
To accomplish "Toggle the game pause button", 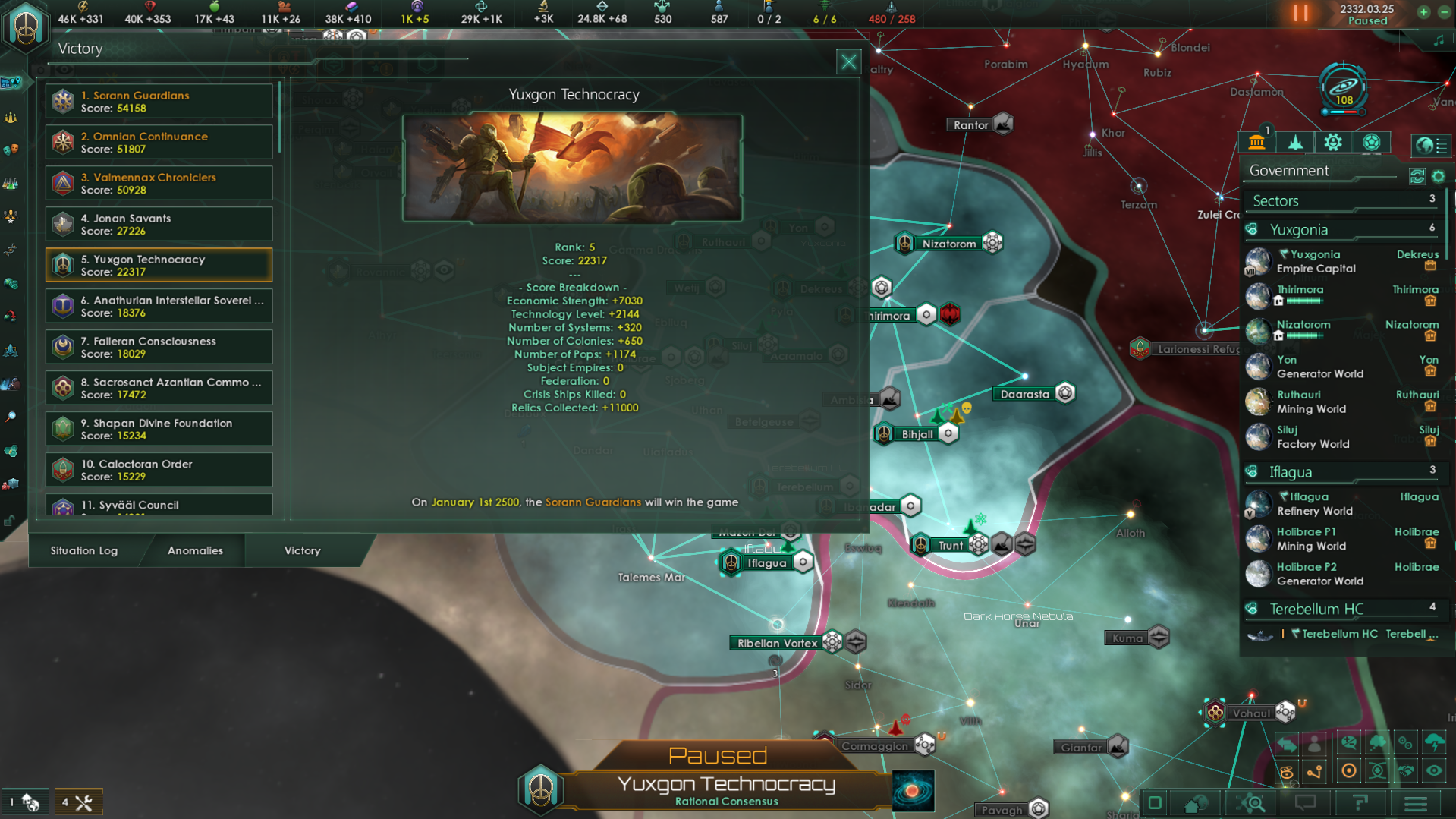I will 1300,13.
